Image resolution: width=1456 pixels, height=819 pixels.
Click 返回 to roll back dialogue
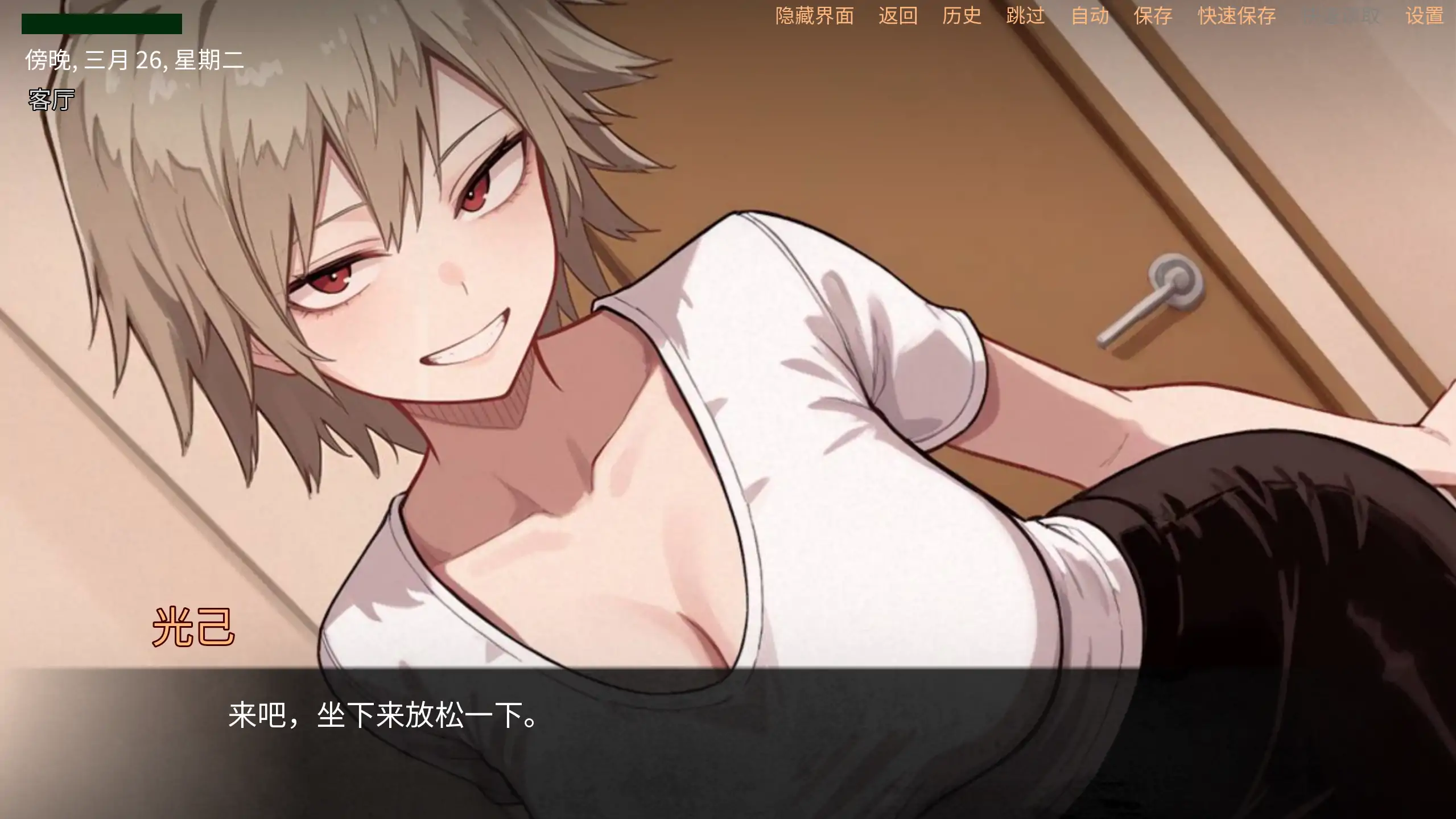tap(897, 15)
